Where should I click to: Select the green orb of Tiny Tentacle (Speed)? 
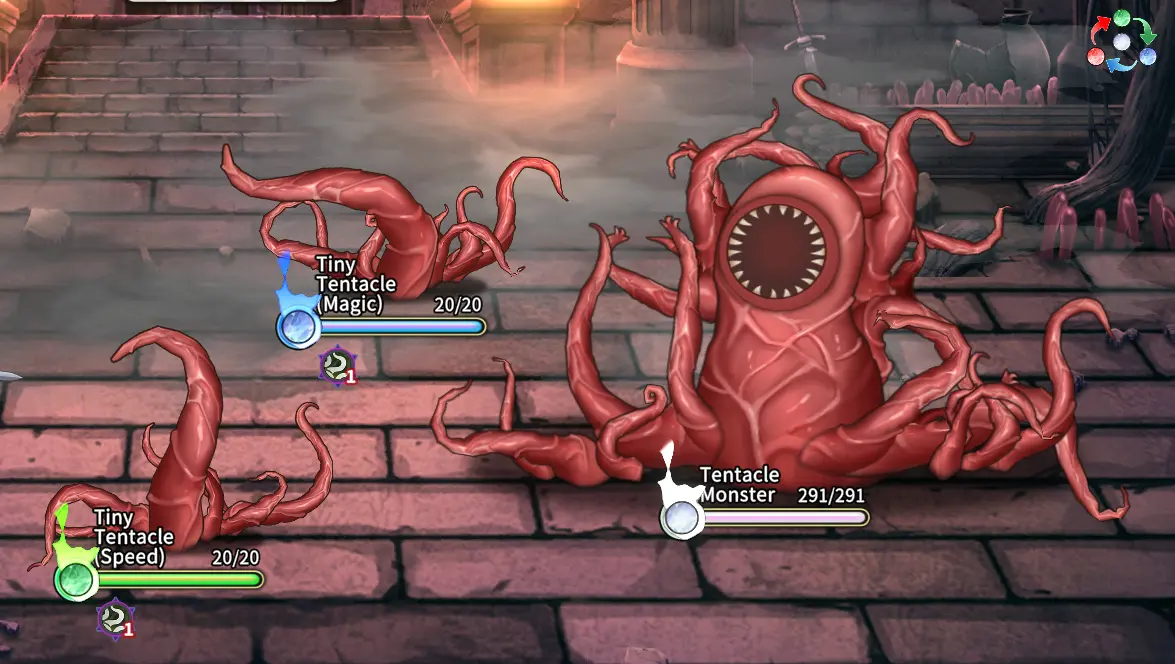pyautogui.click(x=75, y=580)
